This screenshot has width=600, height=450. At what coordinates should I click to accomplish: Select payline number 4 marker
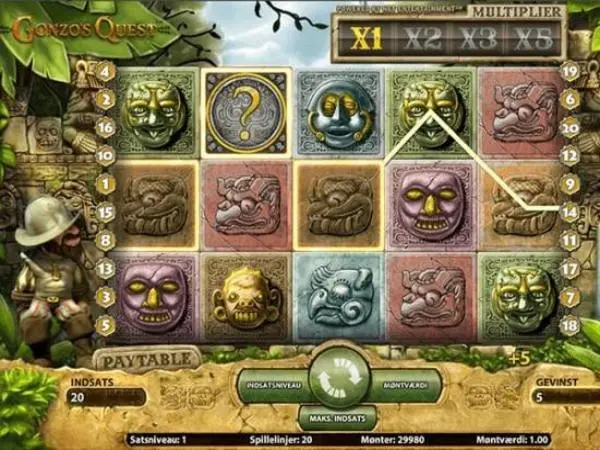pyautogui.click(x=105, y=71)
